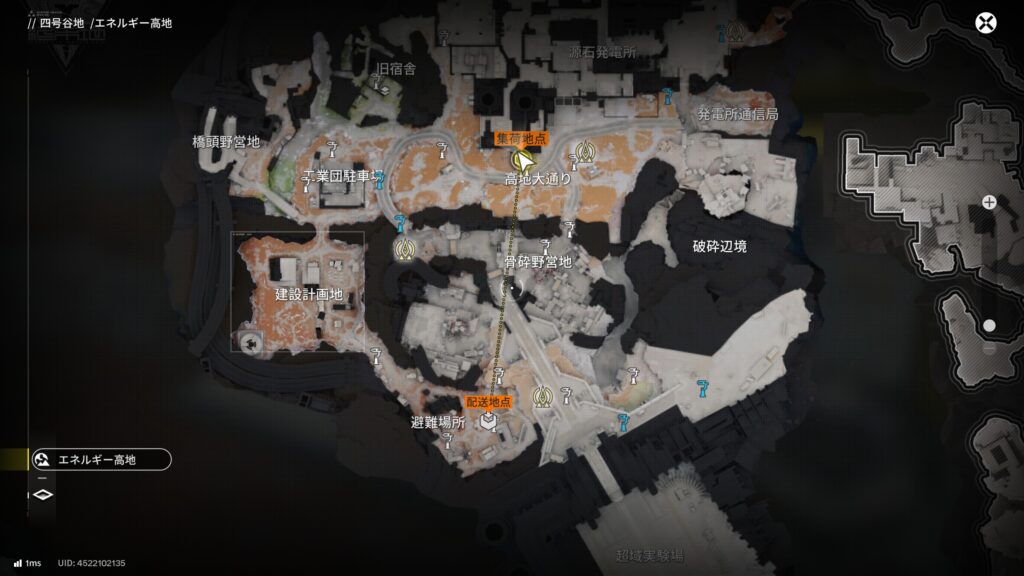Viewport: 1024px width, 576px height.
Task: Zoom in with the plus button
Action: 989,202
